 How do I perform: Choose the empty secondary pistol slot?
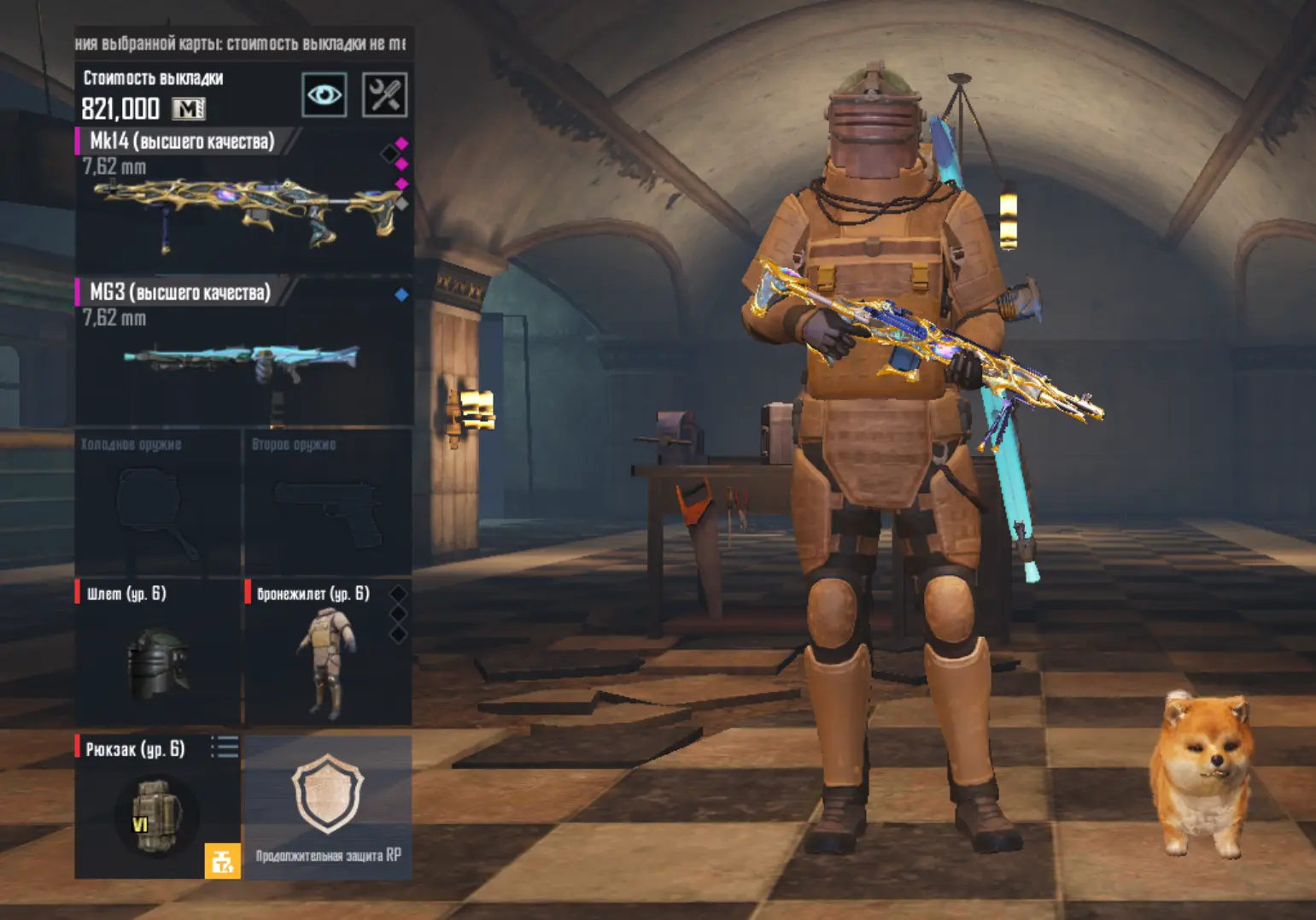coord(328,506)
